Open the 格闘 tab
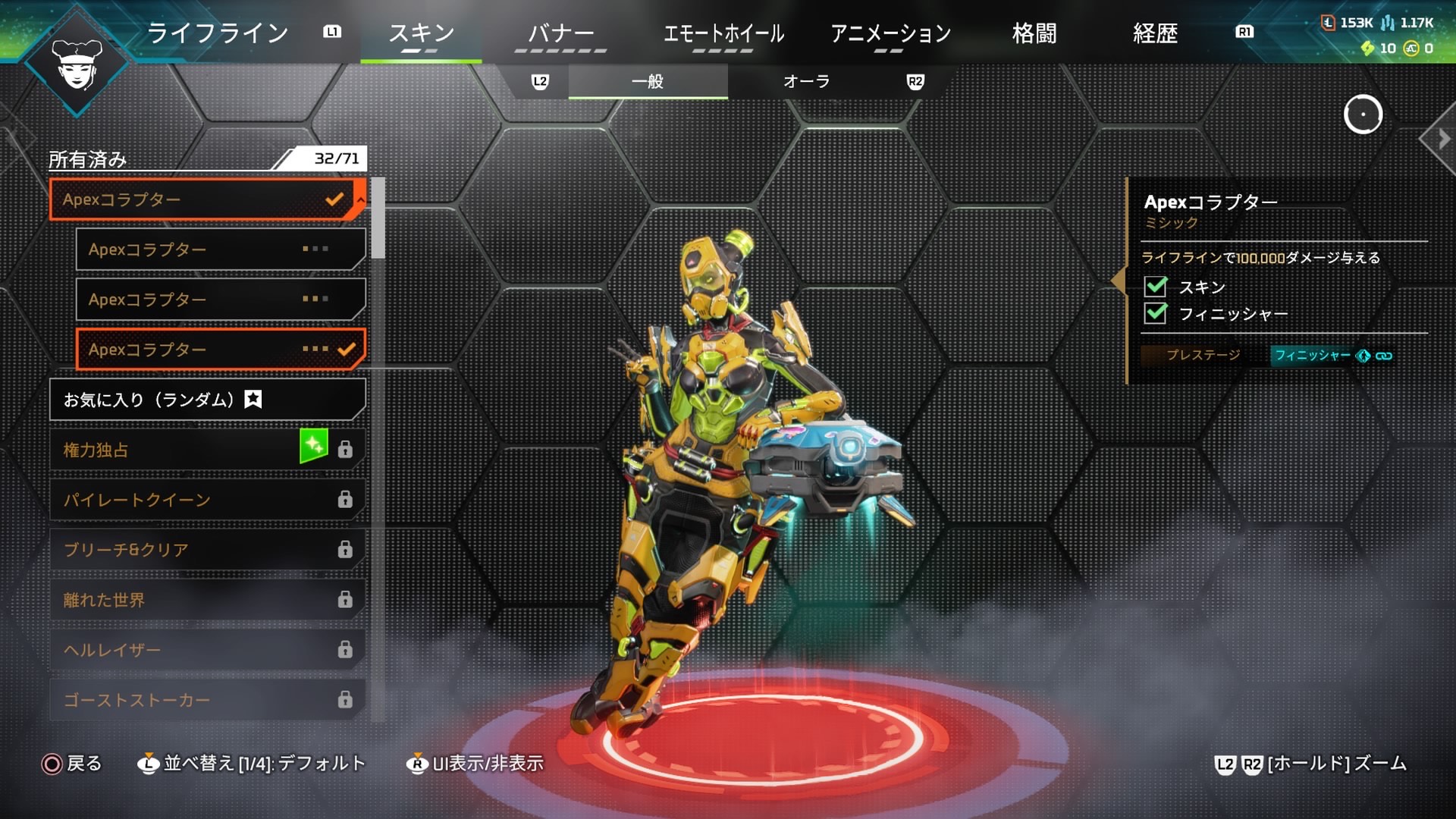 tap(1034, 33)
